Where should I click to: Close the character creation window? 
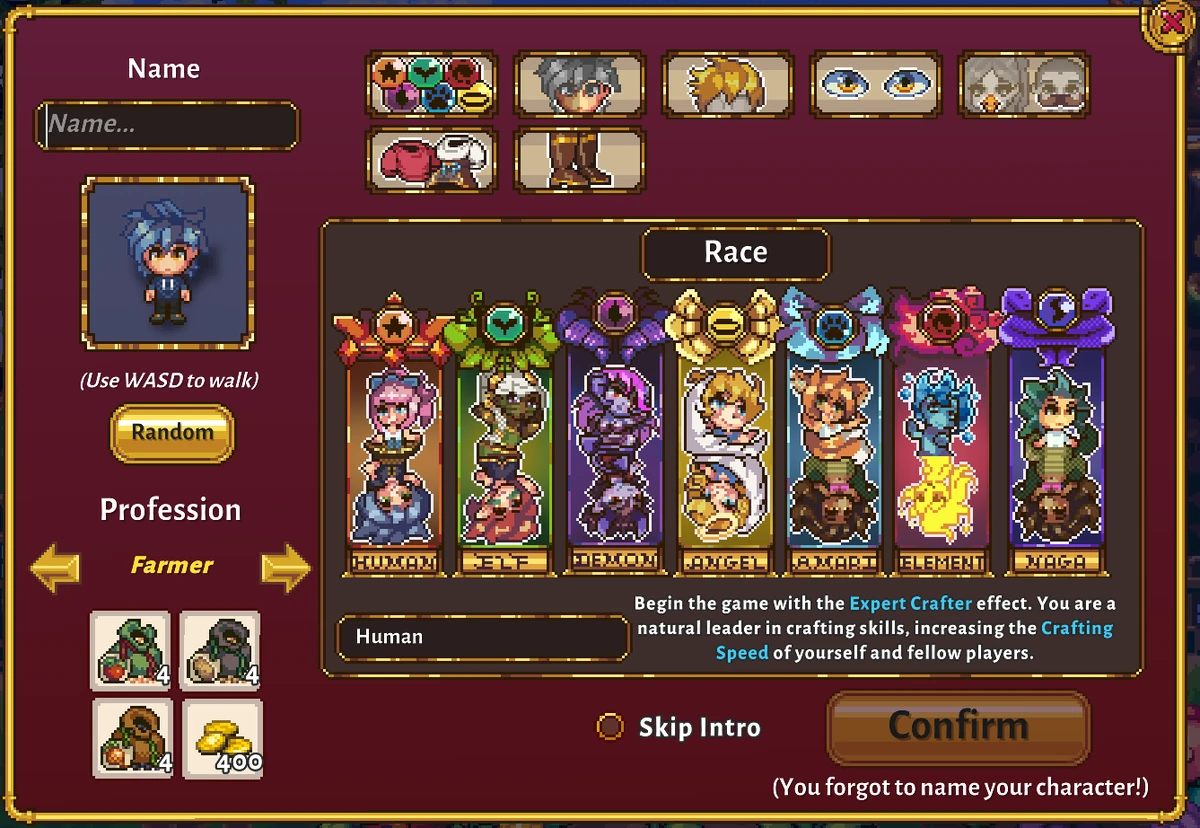tap(1167, 21)
